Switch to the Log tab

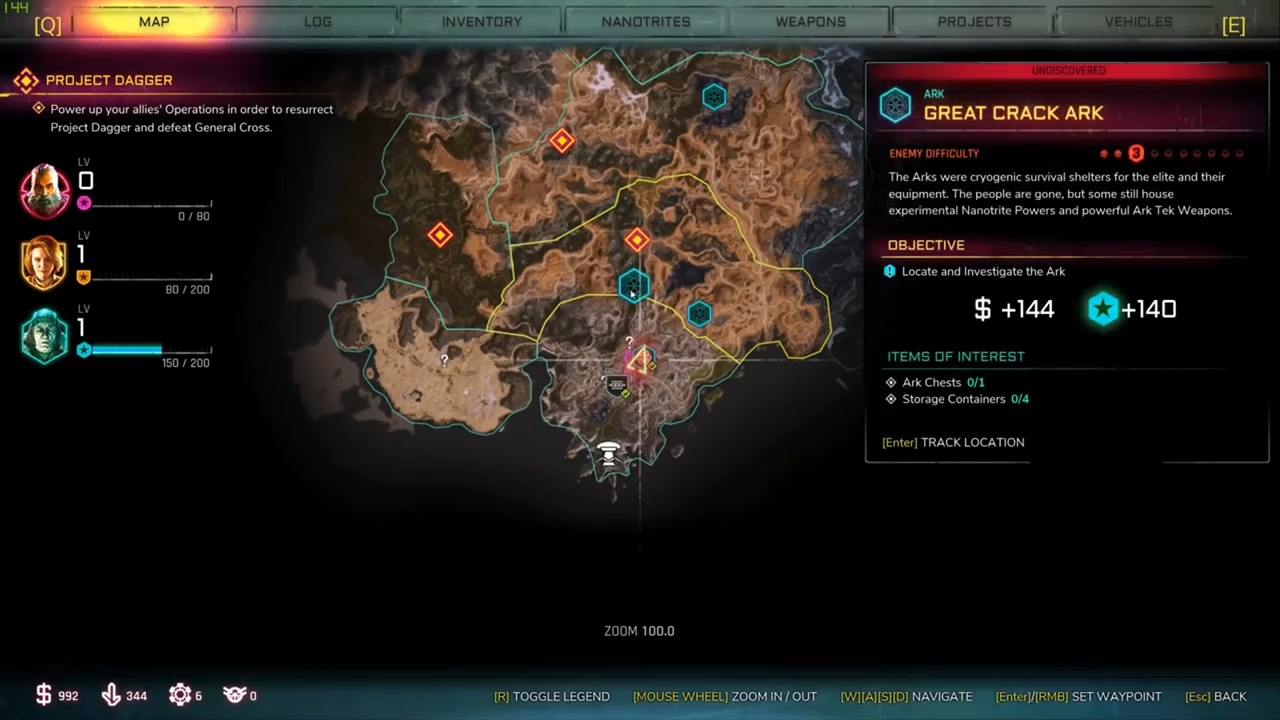point(318,21)
